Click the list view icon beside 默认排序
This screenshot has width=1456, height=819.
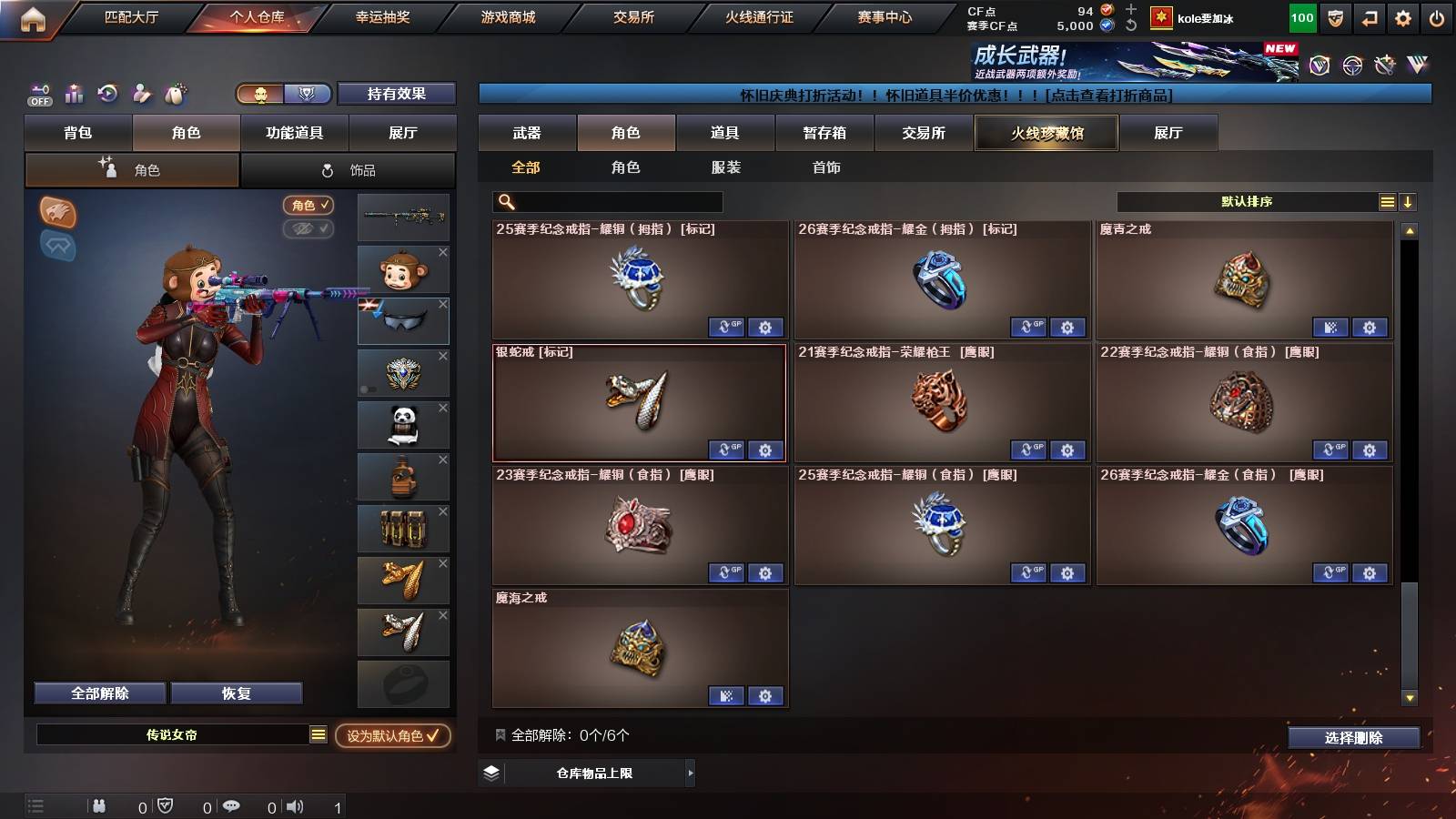tap(1386, 201)
